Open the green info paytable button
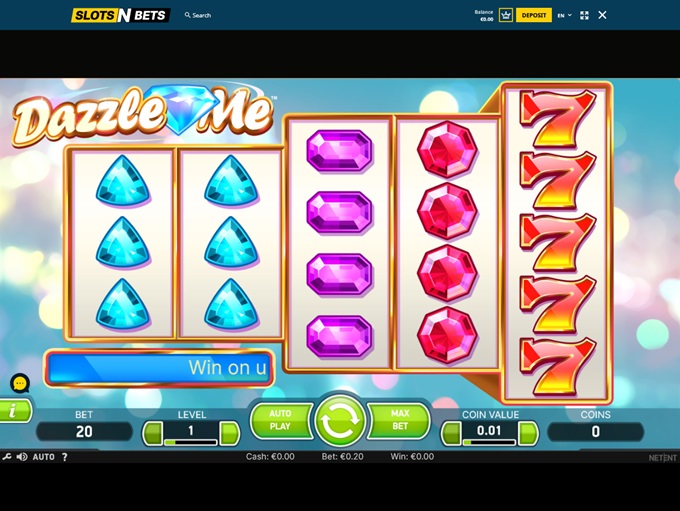 click(14, 411)
